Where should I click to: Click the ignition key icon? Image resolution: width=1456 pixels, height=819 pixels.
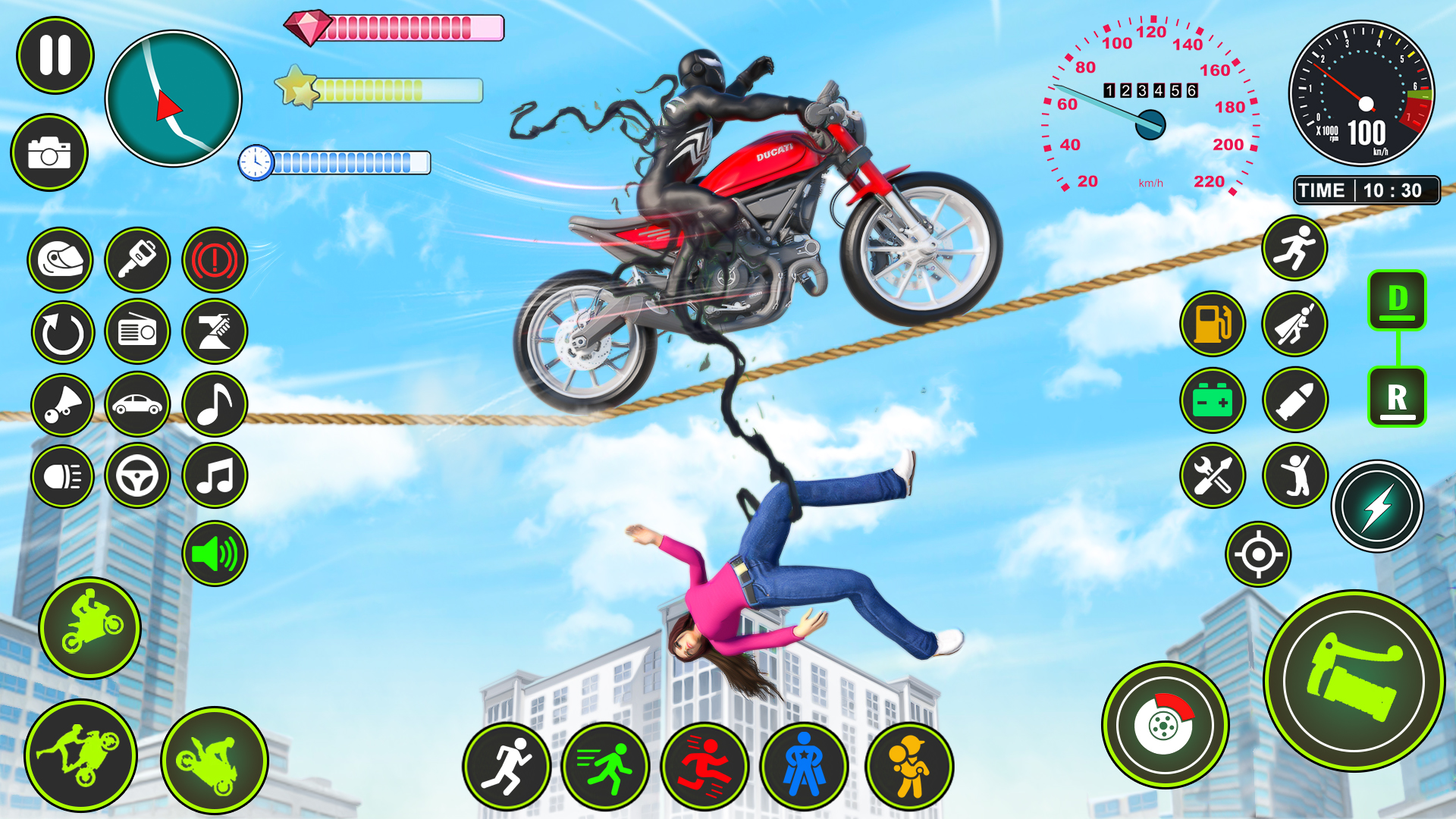click(x=137, y=260)
